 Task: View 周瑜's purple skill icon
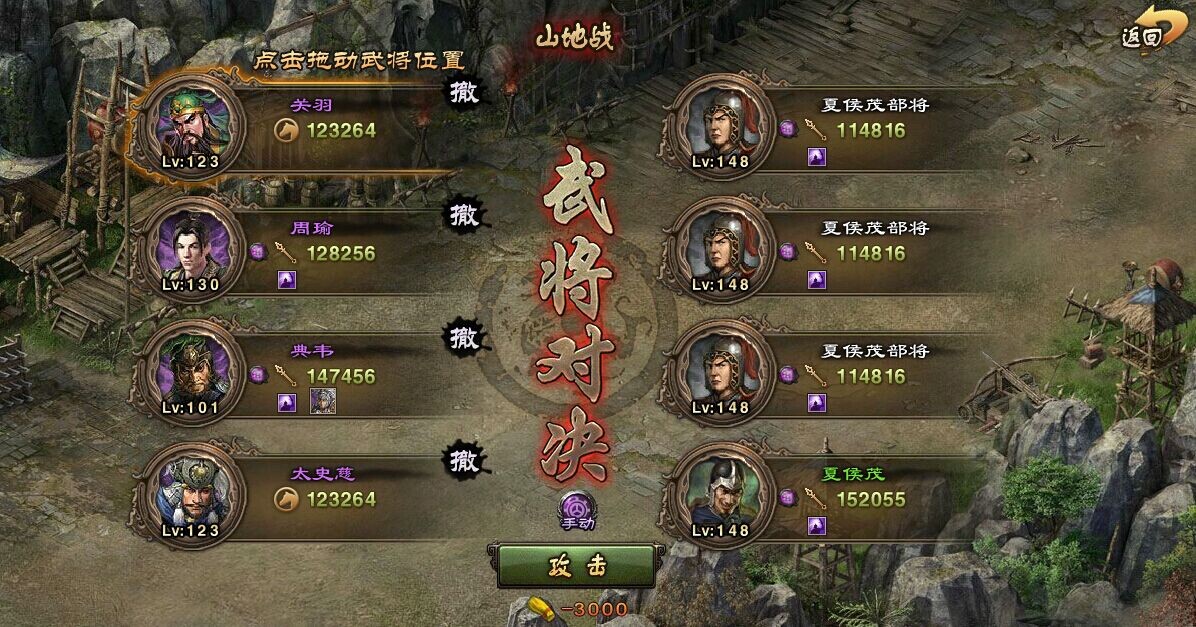coord(287,279)
